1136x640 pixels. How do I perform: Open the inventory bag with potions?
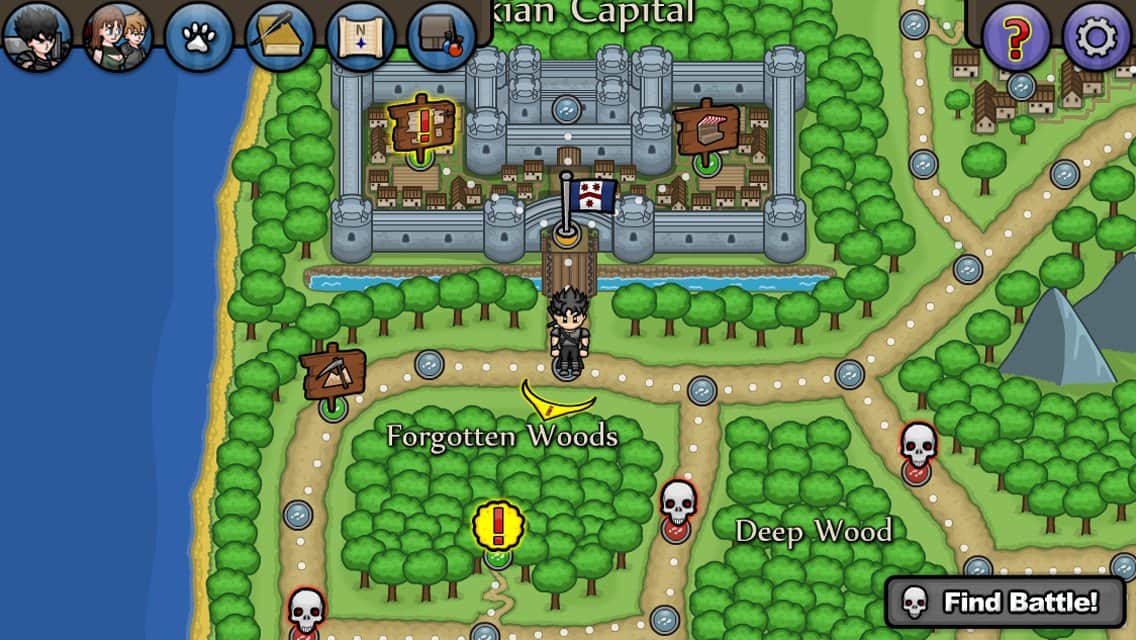tap(441, 37)
